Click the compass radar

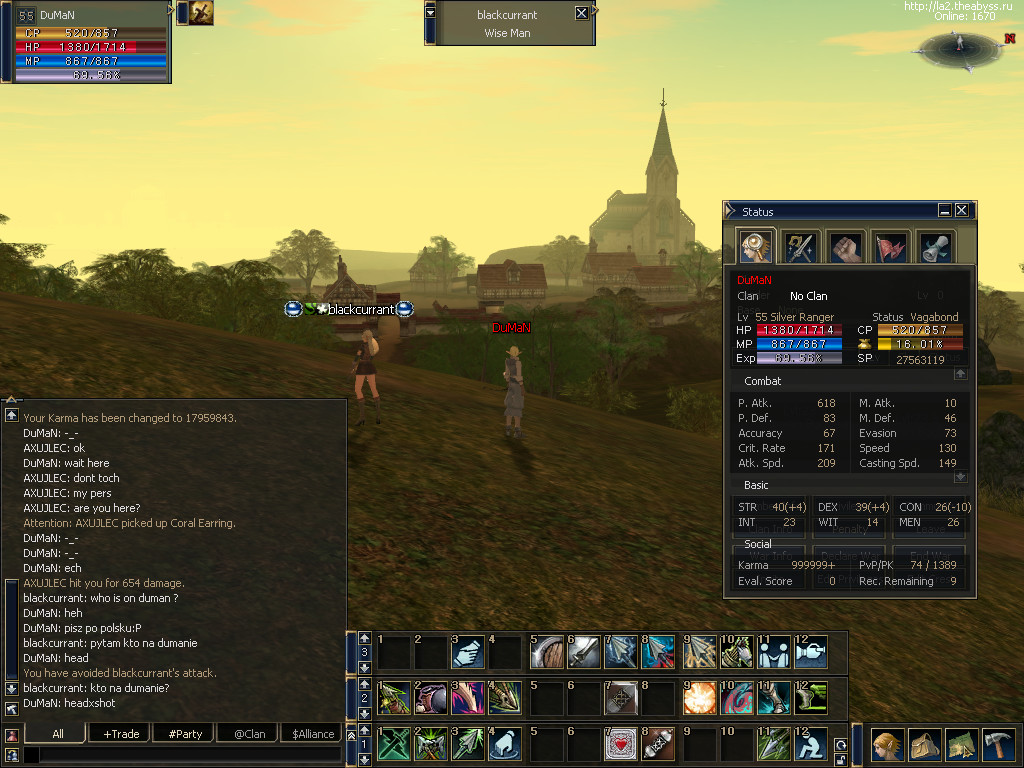pyautogui.click(x=960, y=45)
